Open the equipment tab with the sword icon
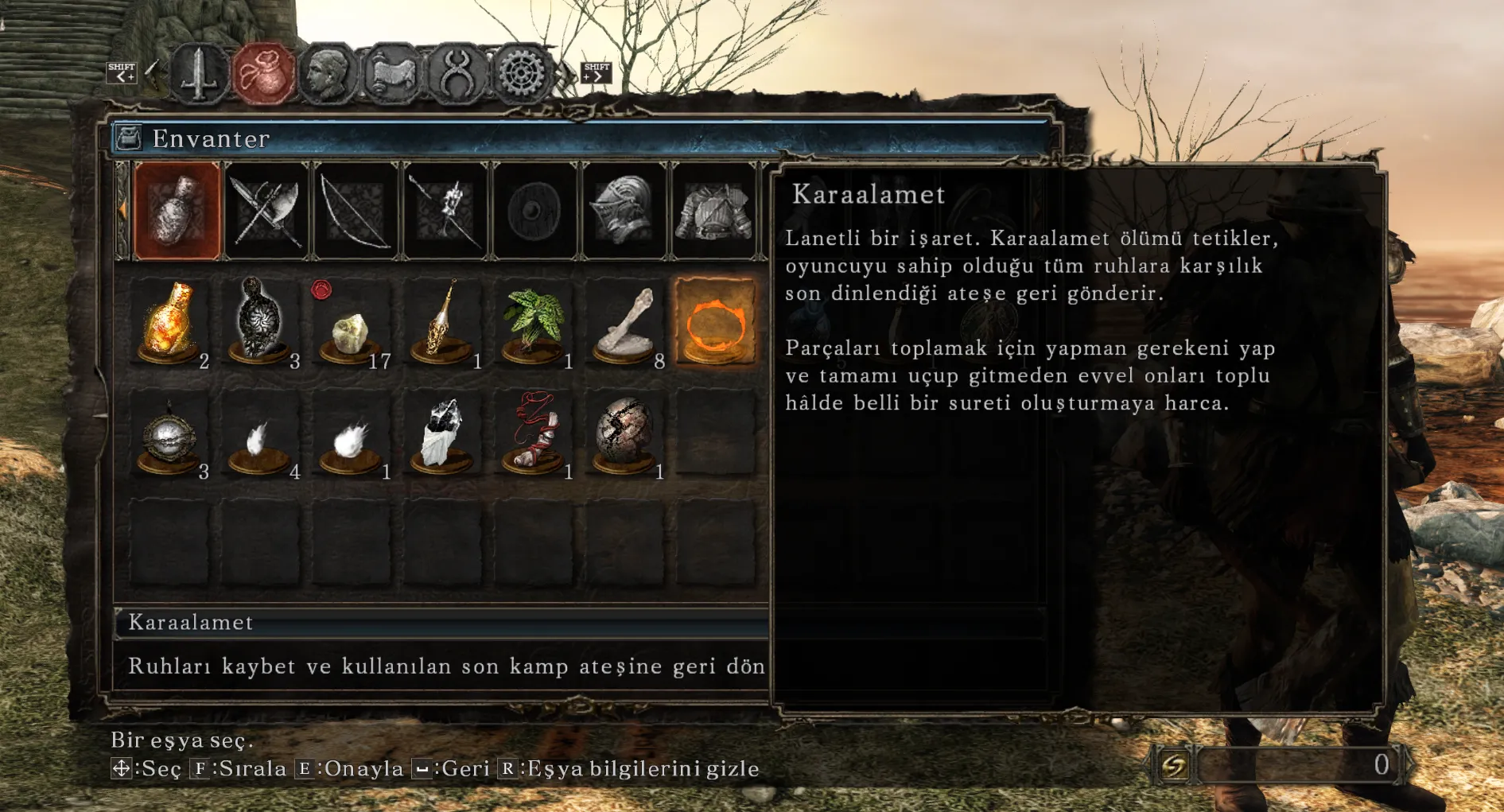The height and width of the screenshot is (812, 1504). coord(199,75)
